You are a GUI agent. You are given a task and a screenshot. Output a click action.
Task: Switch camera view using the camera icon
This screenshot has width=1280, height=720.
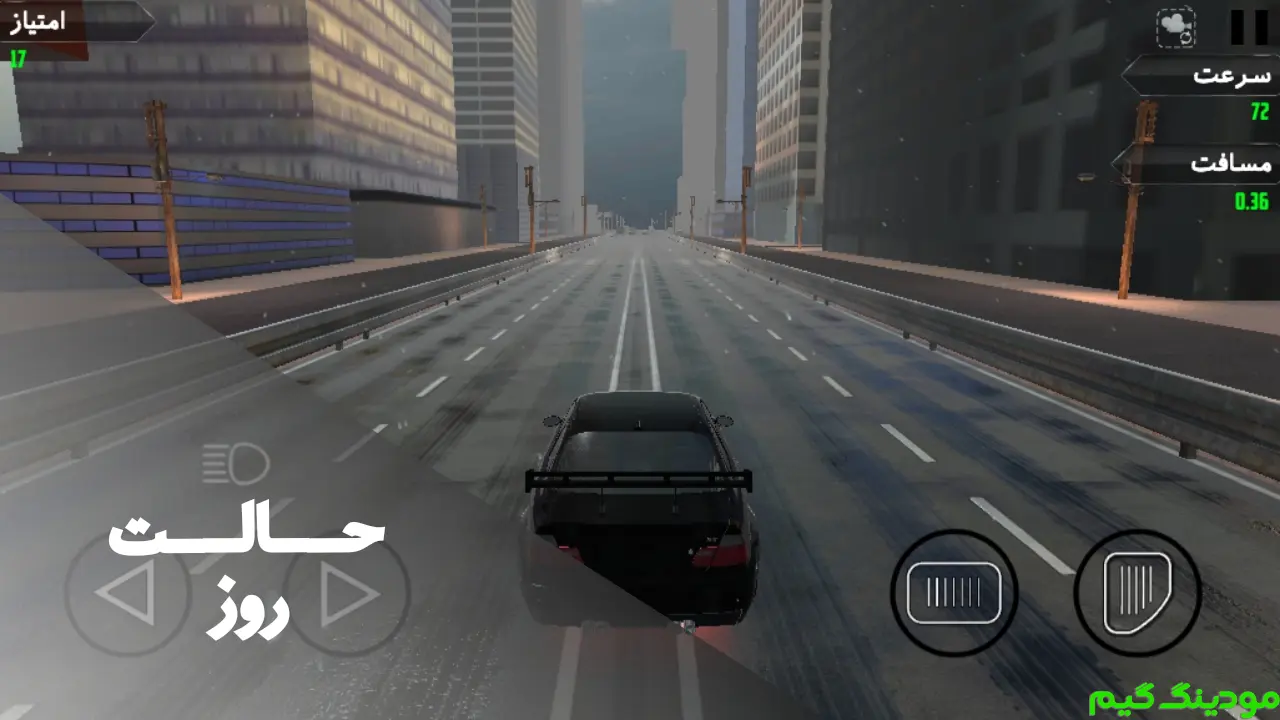click(1176, 28)
